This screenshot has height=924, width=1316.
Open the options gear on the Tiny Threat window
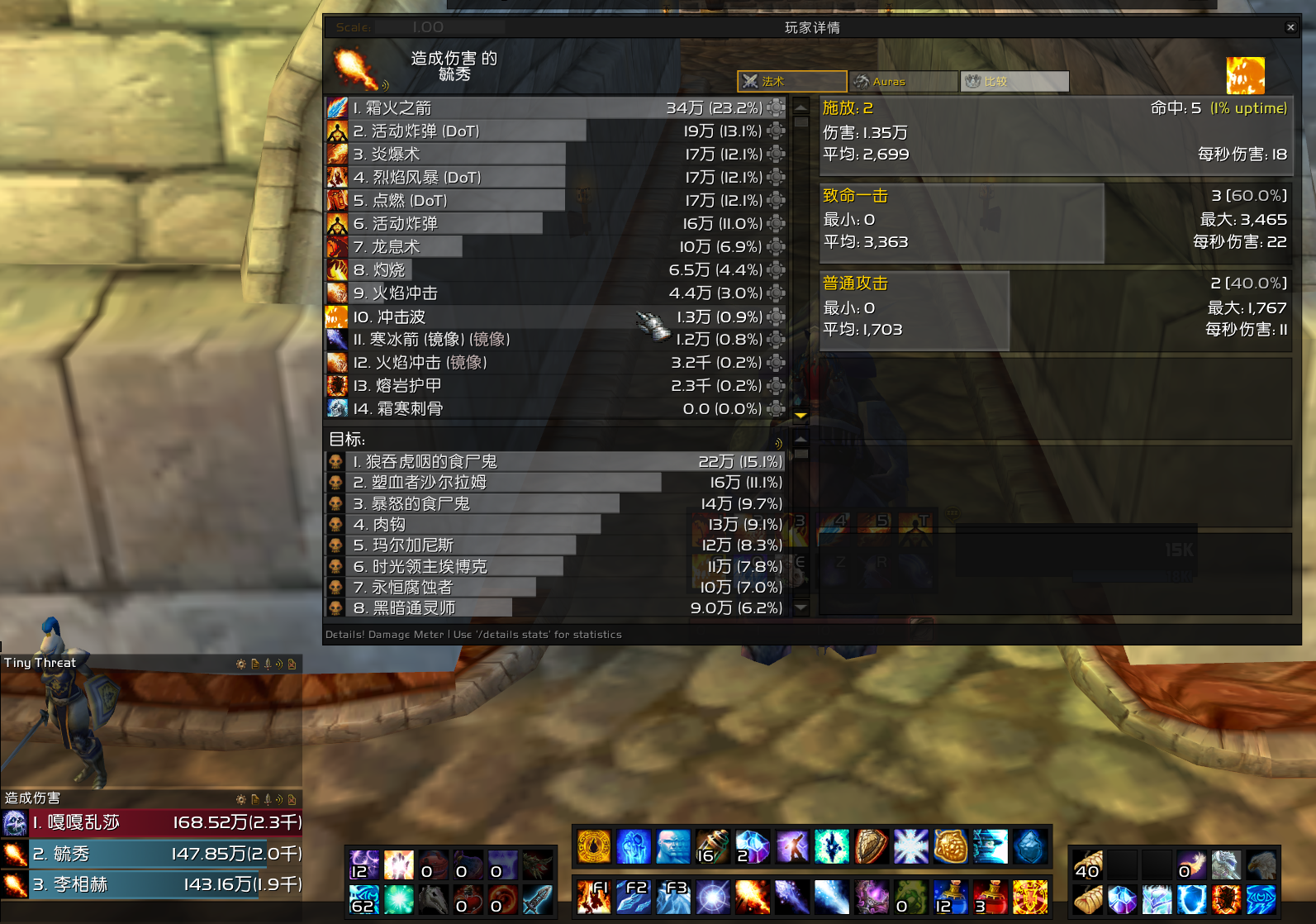pos(241,664)
